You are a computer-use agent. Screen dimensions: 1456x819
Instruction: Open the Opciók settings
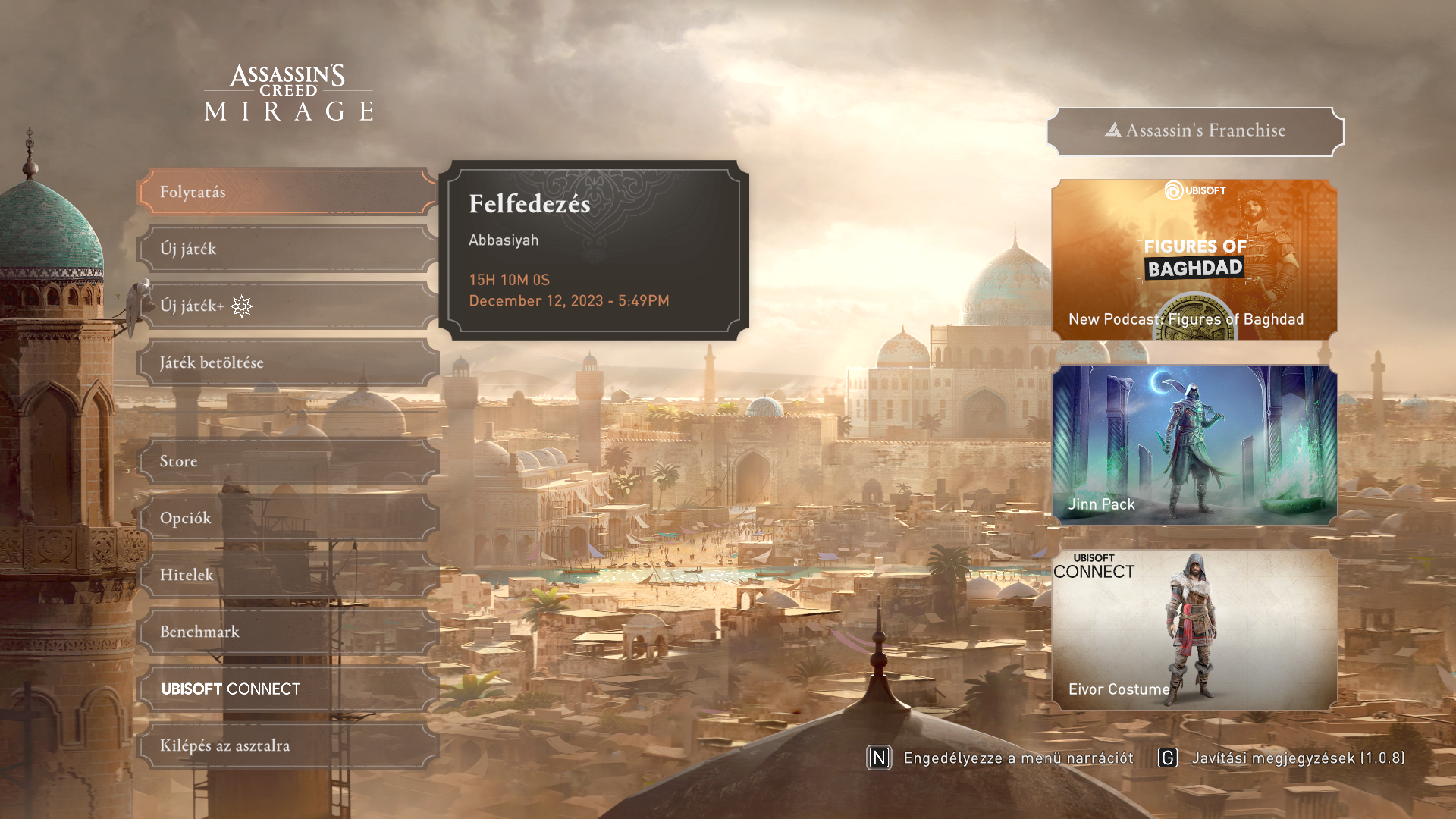tap(287, 518)
